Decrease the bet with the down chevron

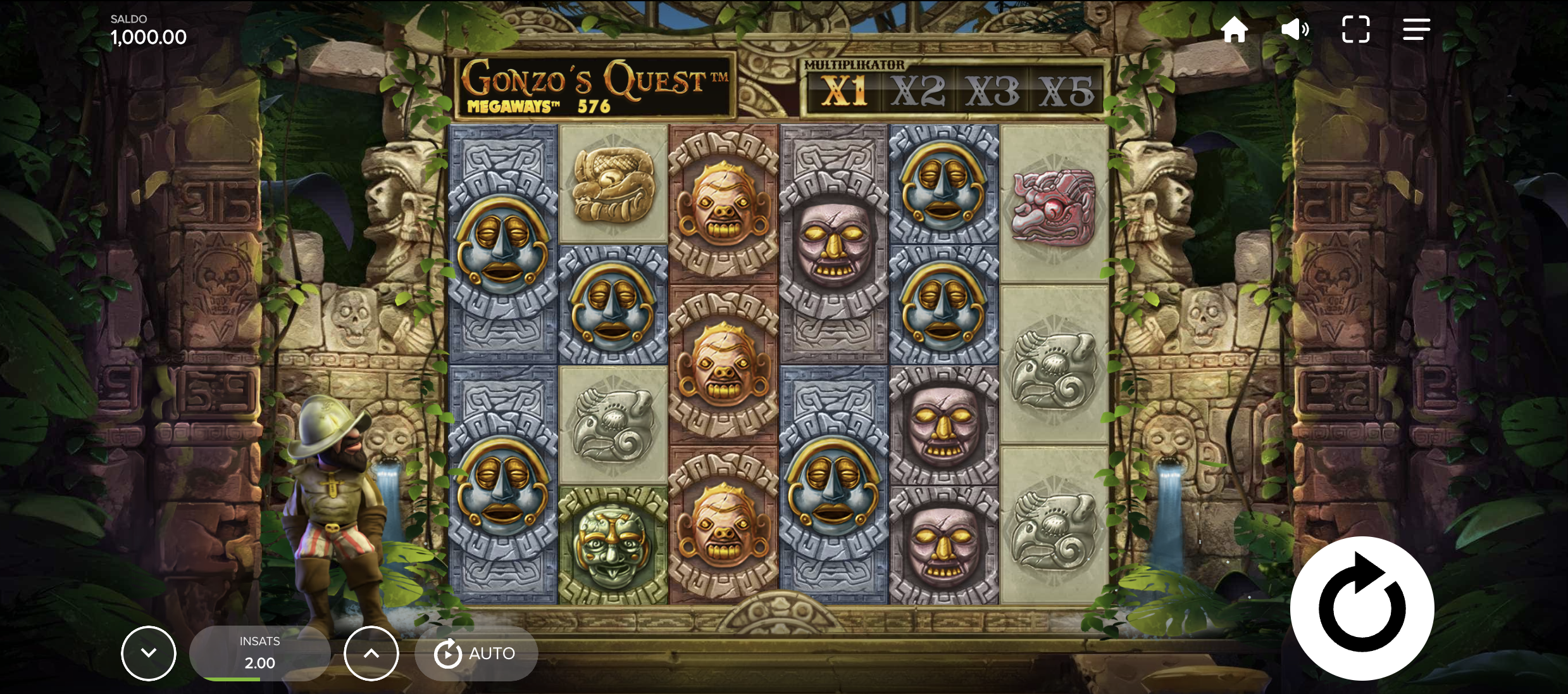coord(149,653)
